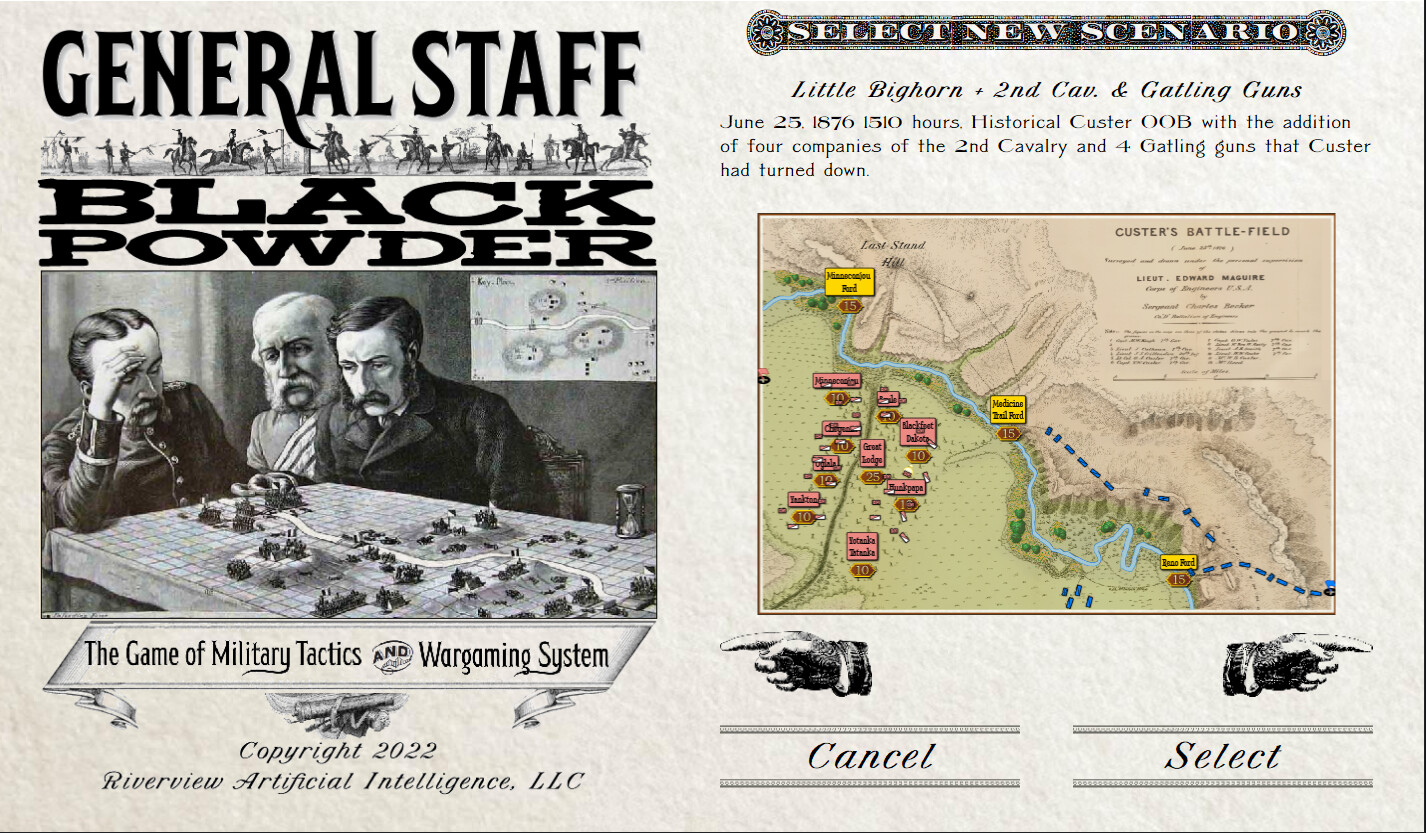Click the Sans Arc unit marker near Great Lodge

pos(888,399)
